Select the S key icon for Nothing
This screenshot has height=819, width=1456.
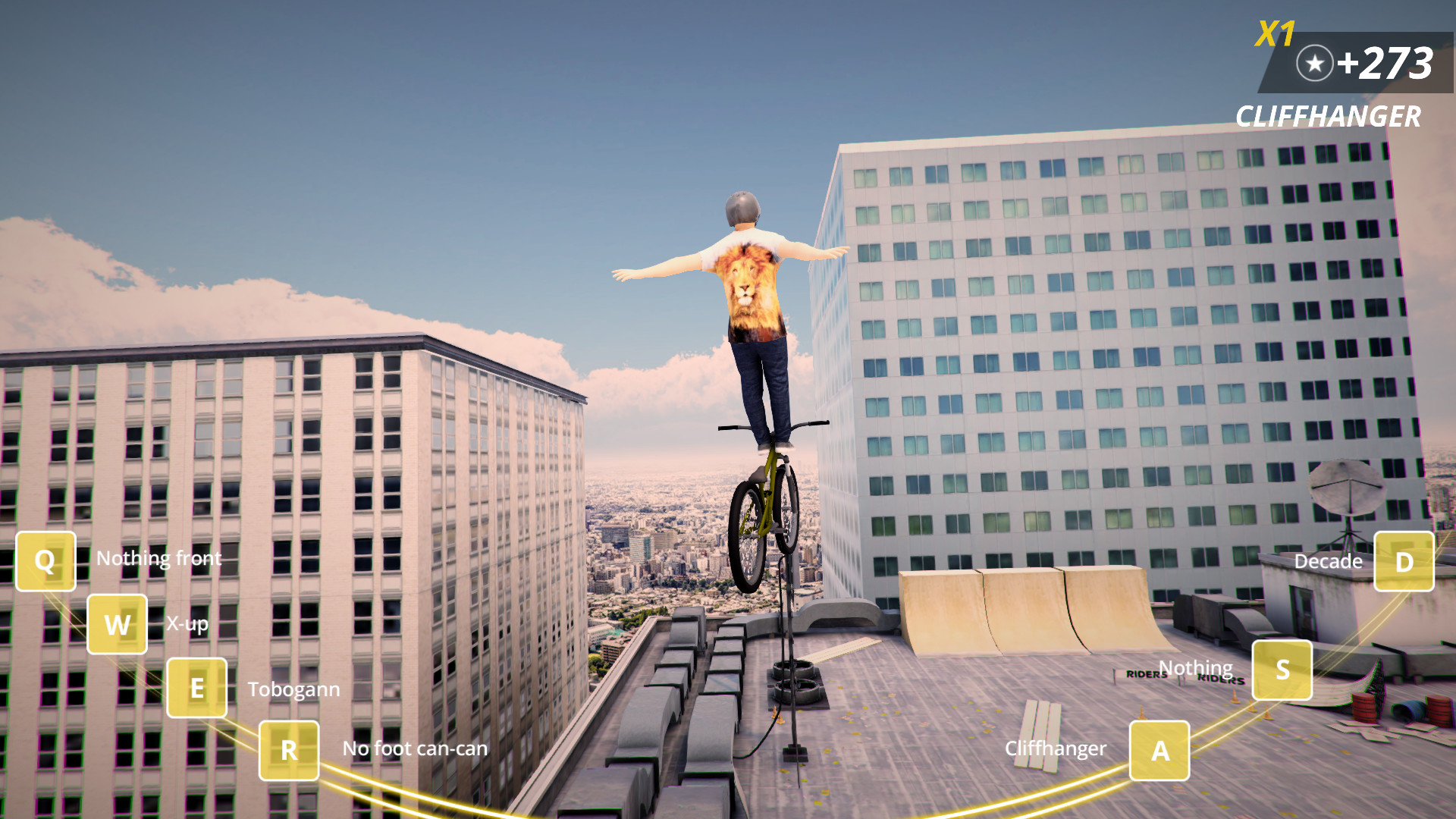click(1283, 670)
